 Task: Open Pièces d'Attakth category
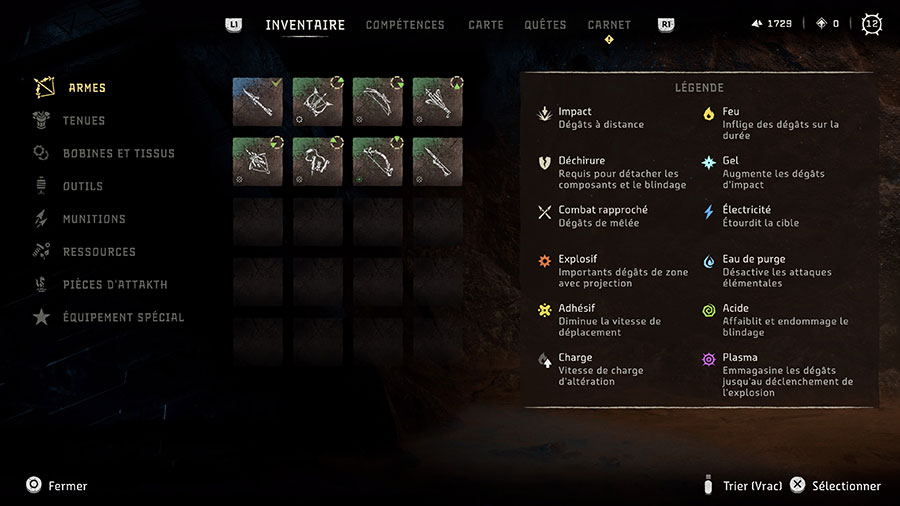click(115, 285)
